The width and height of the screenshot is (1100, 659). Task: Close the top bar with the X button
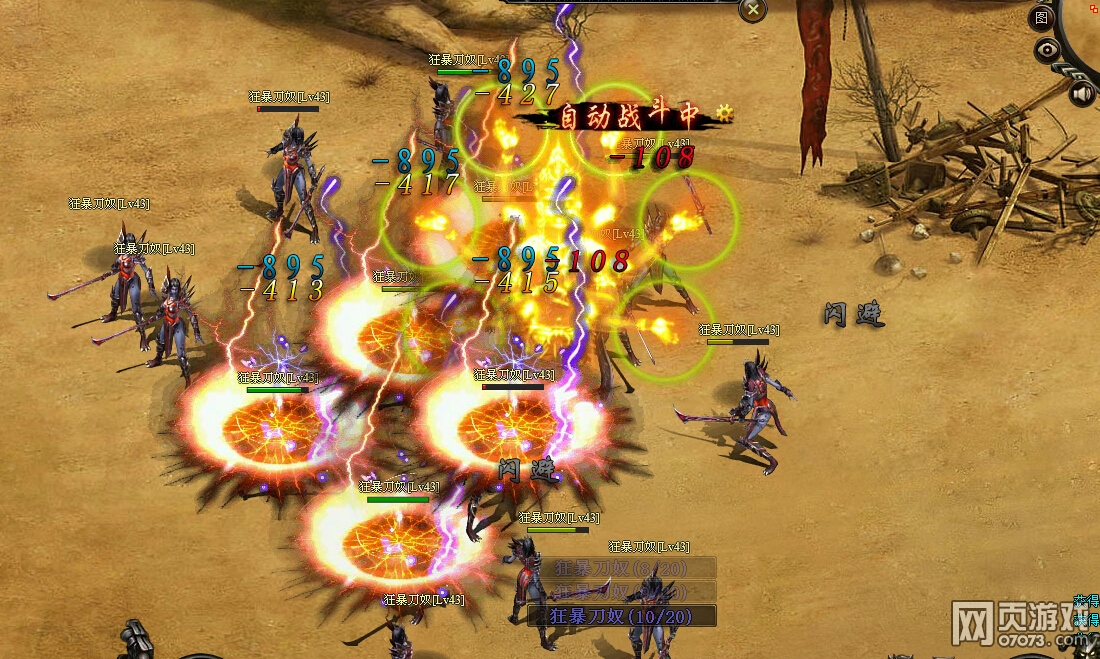click(x=752, y=10)
